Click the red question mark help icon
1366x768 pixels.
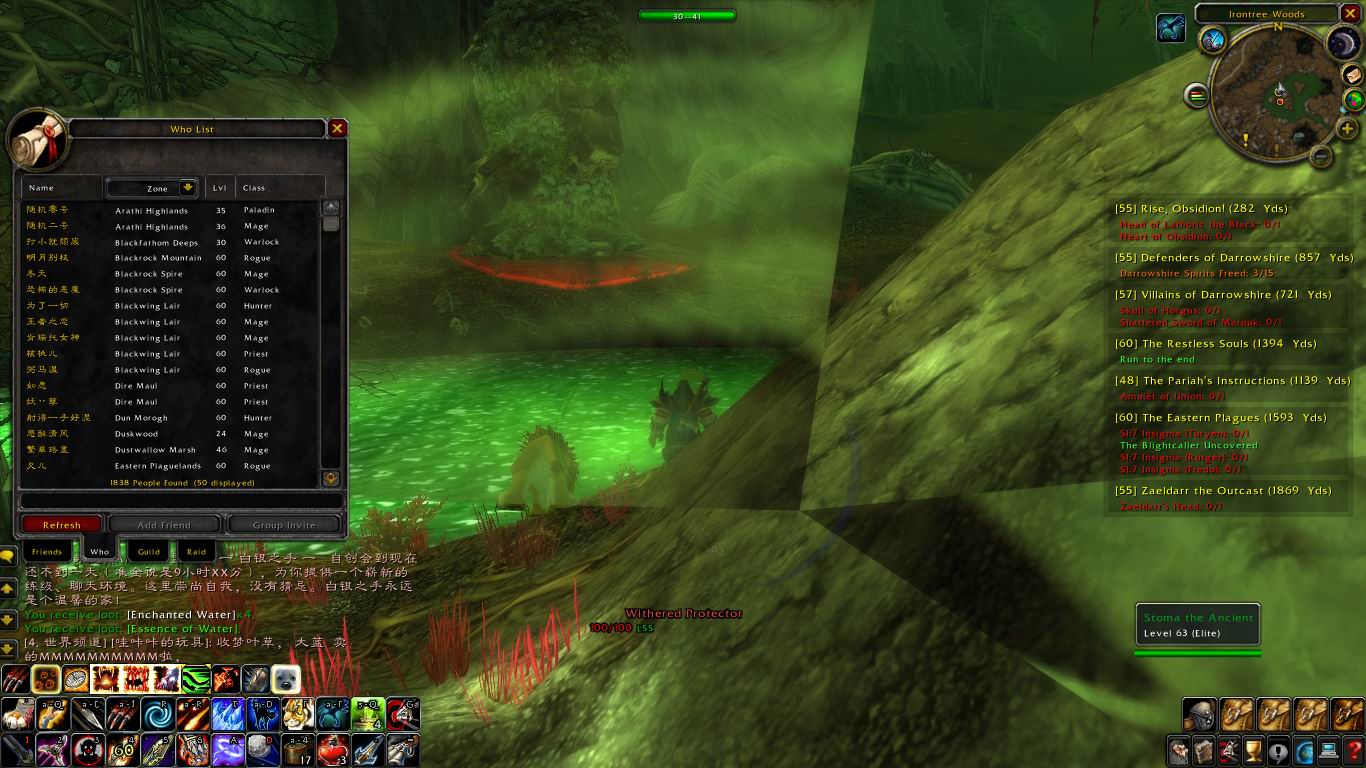[x=1354, y=750]
